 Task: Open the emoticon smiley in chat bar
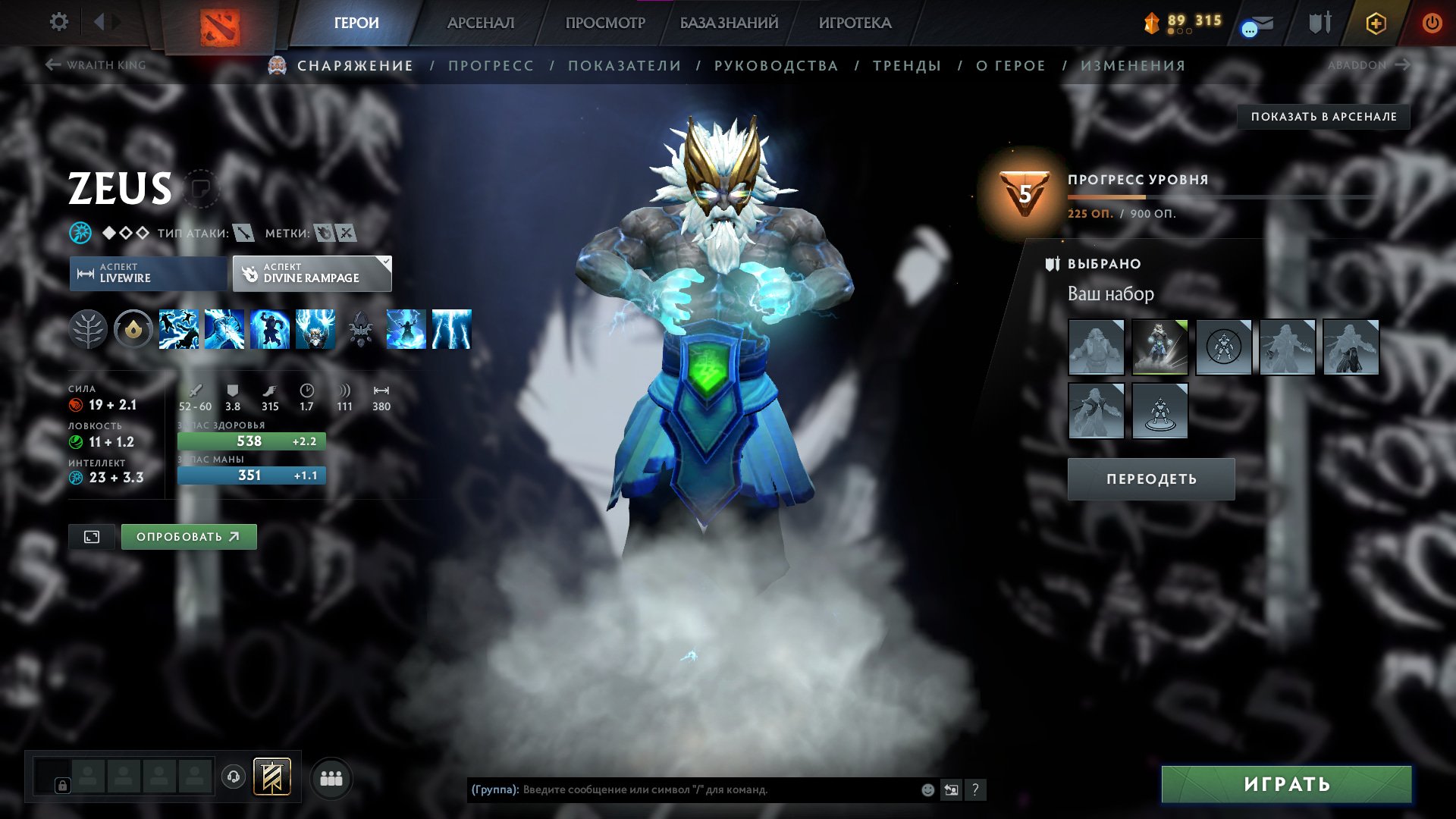[x=928, y=790]
